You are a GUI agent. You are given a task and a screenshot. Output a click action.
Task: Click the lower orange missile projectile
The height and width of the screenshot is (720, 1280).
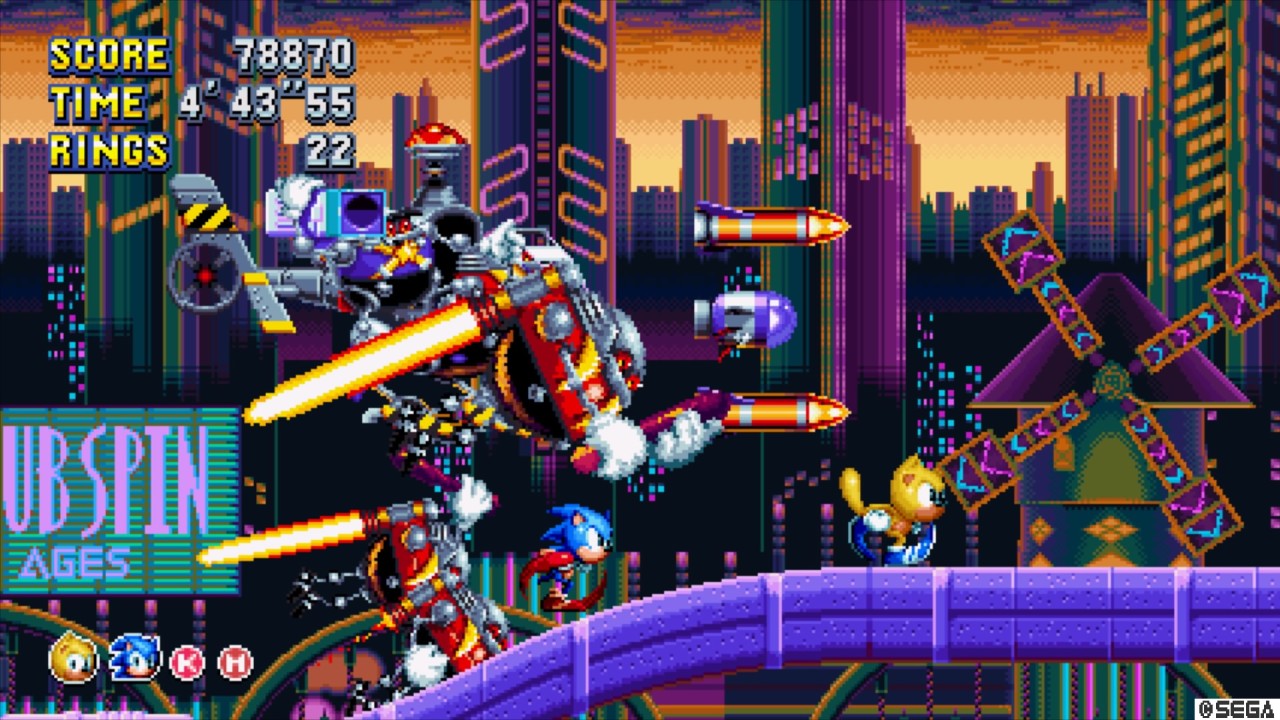tap(770, 410)
